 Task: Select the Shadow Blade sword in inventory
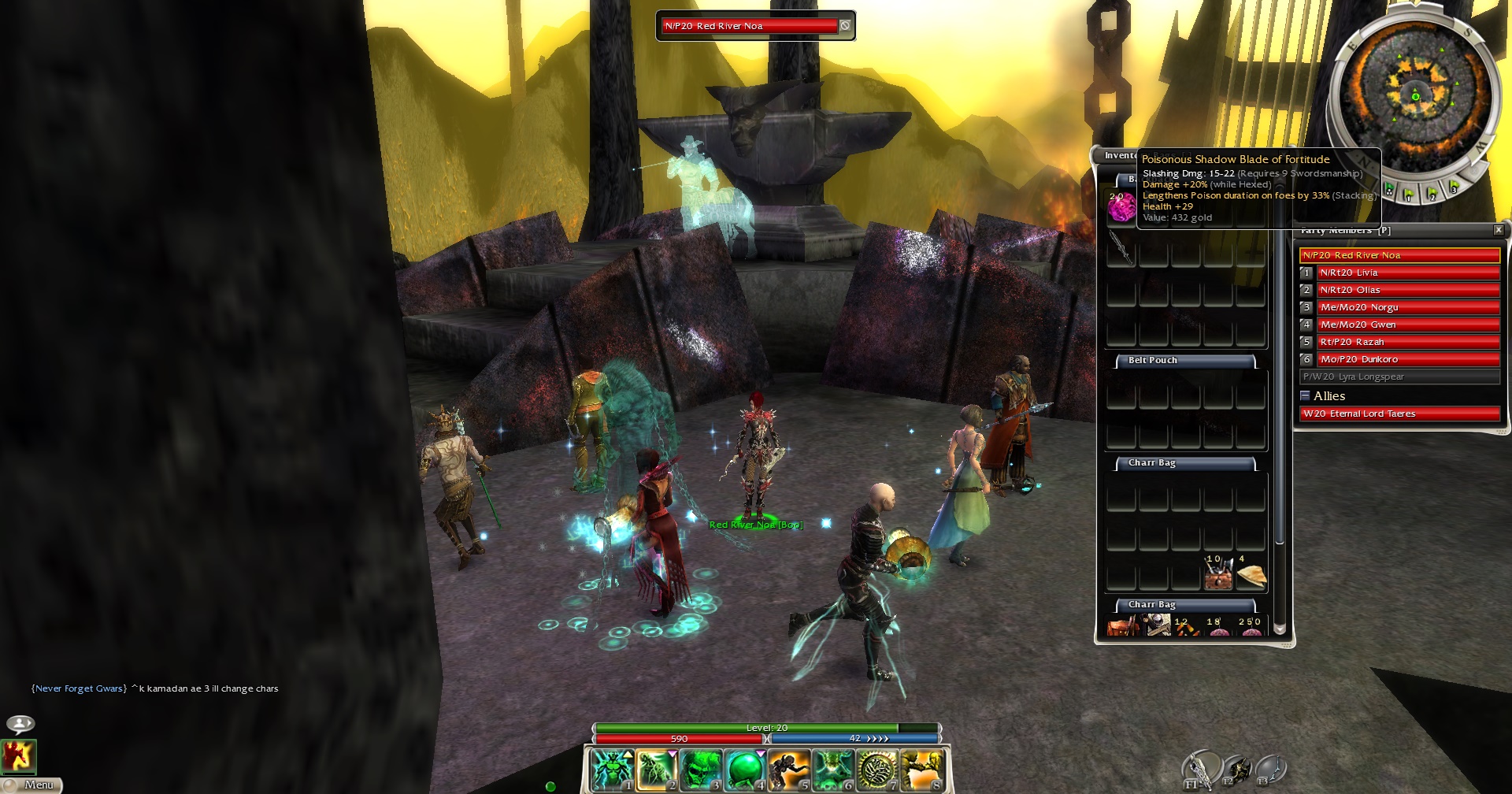(1121, 247)
